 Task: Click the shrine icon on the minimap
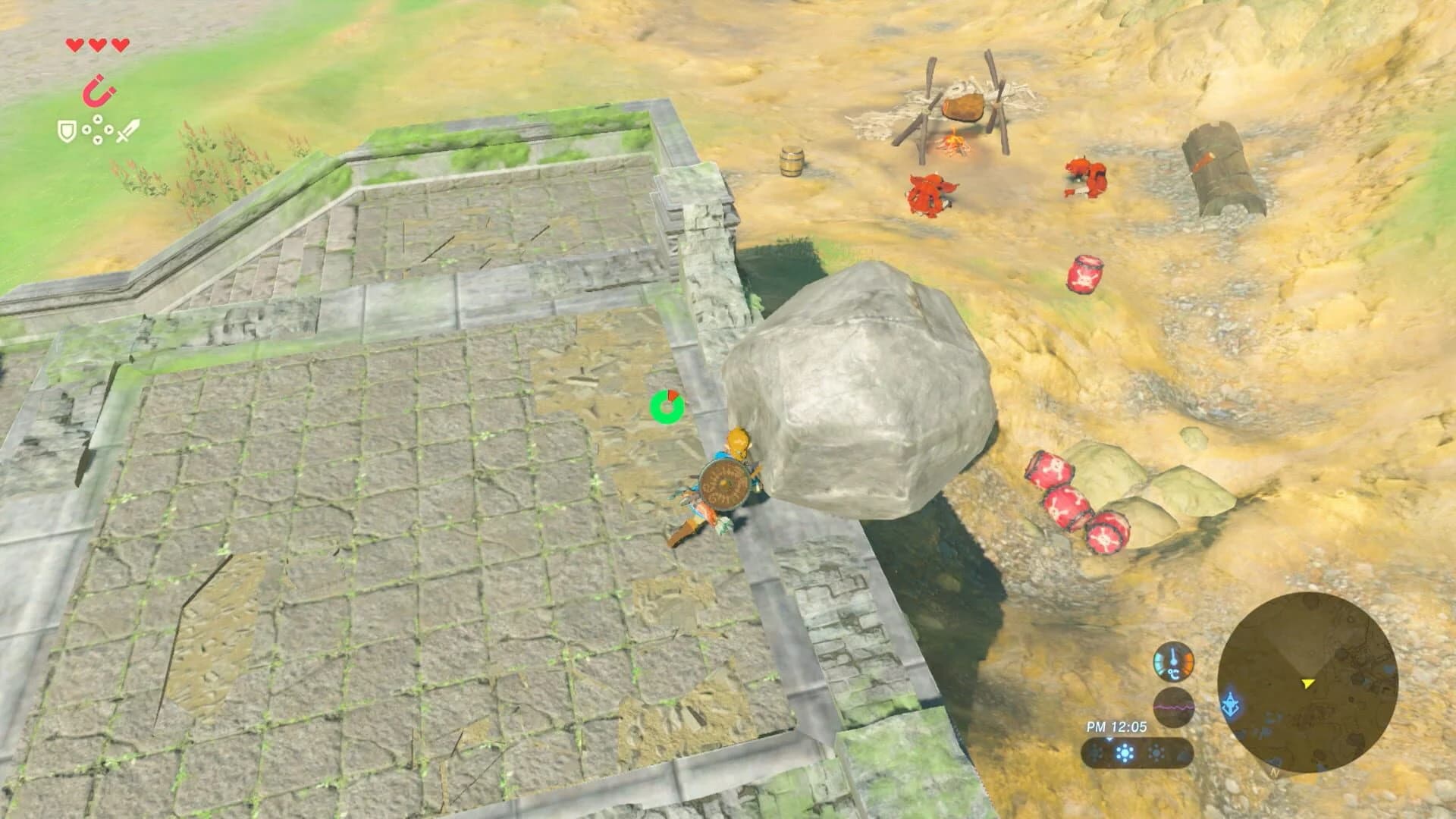(x=1230, y=704)
